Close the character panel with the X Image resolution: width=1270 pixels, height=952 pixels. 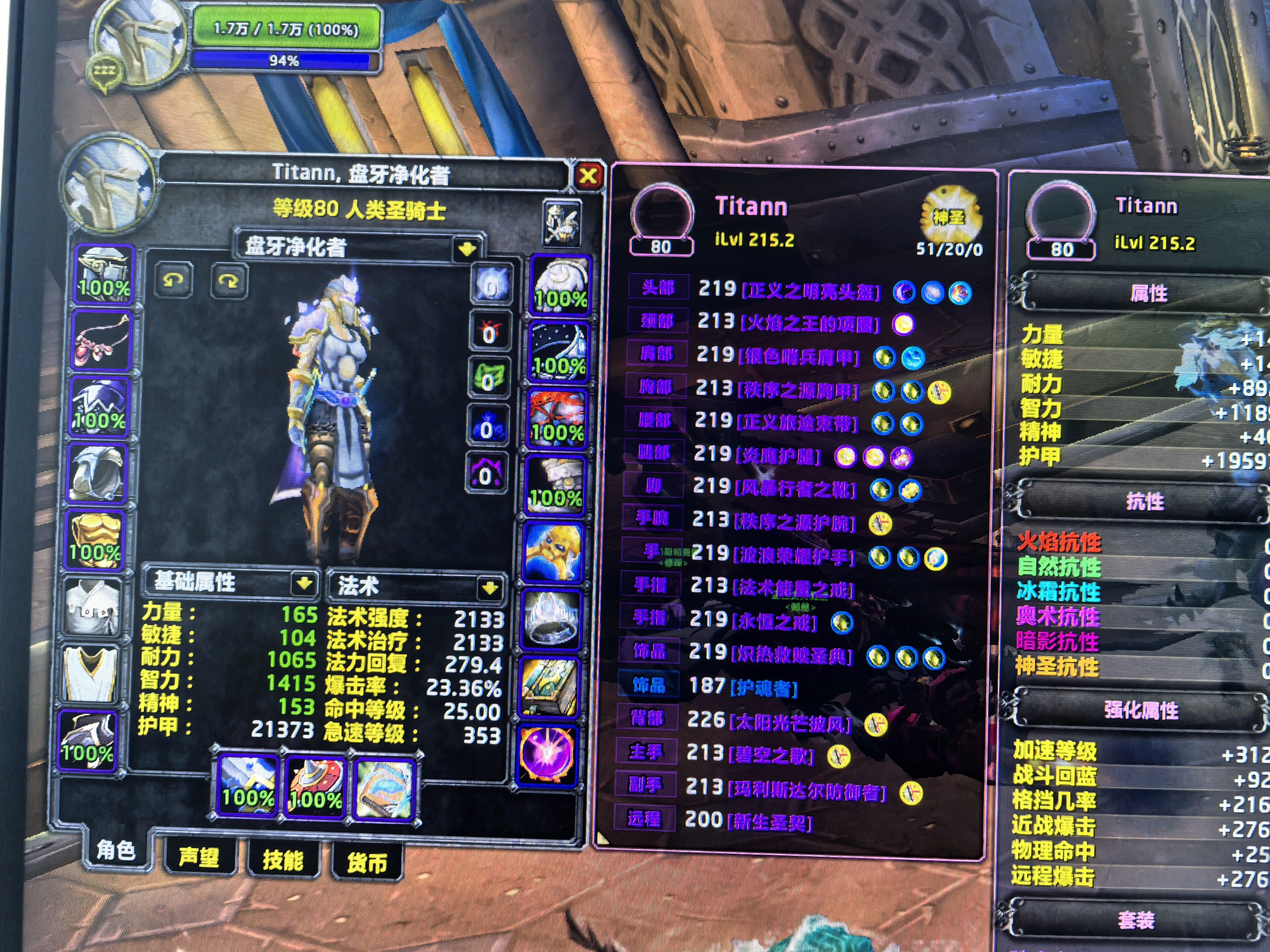[x=588, y=176]
